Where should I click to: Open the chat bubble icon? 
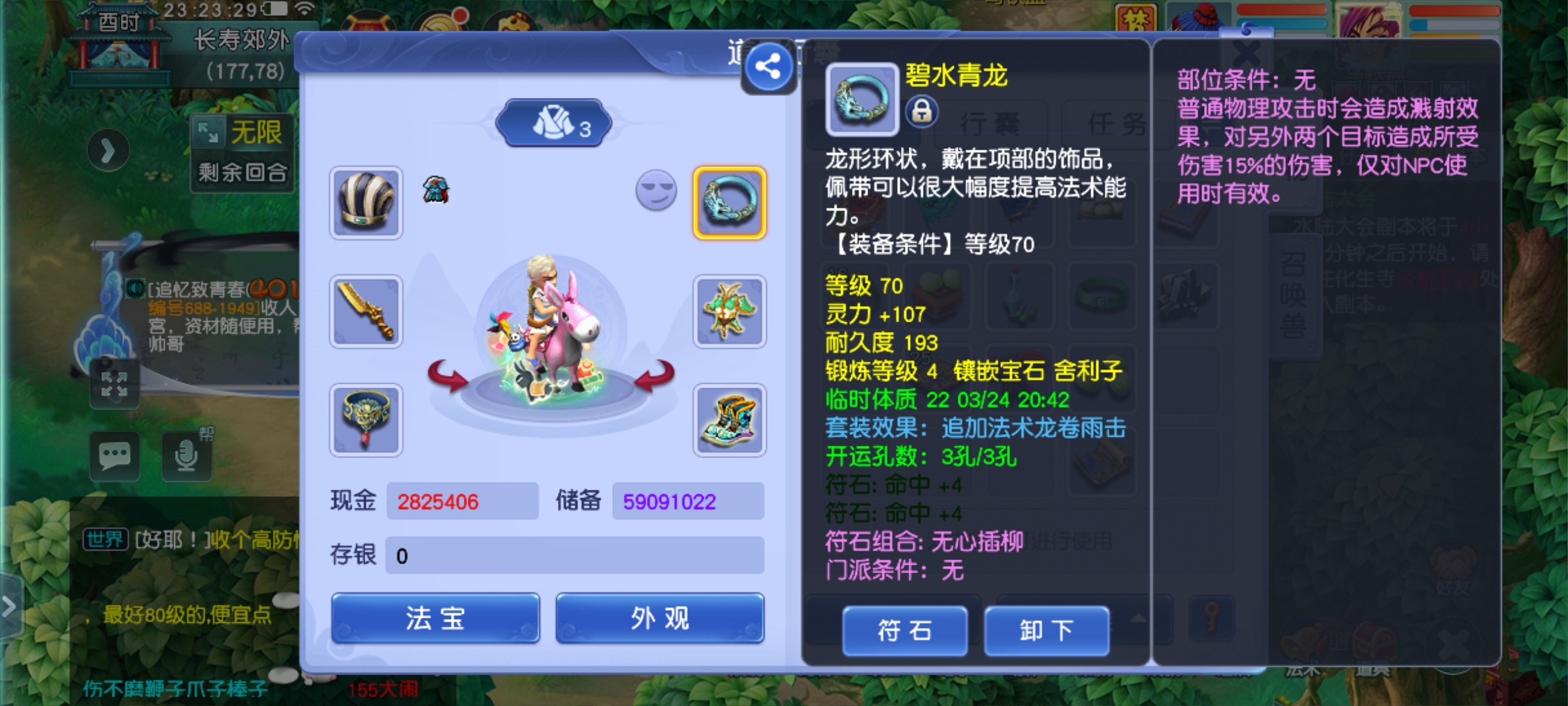click(x=115, y=456)
